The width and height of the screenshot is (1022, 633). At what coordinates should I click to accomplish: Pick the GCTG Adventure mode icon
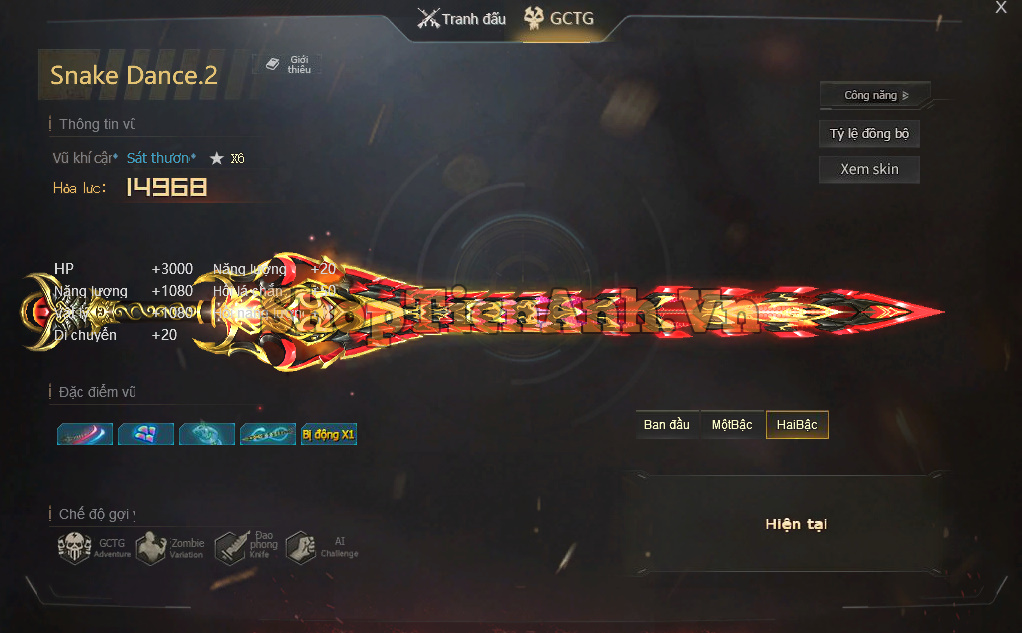coord(76,548)
